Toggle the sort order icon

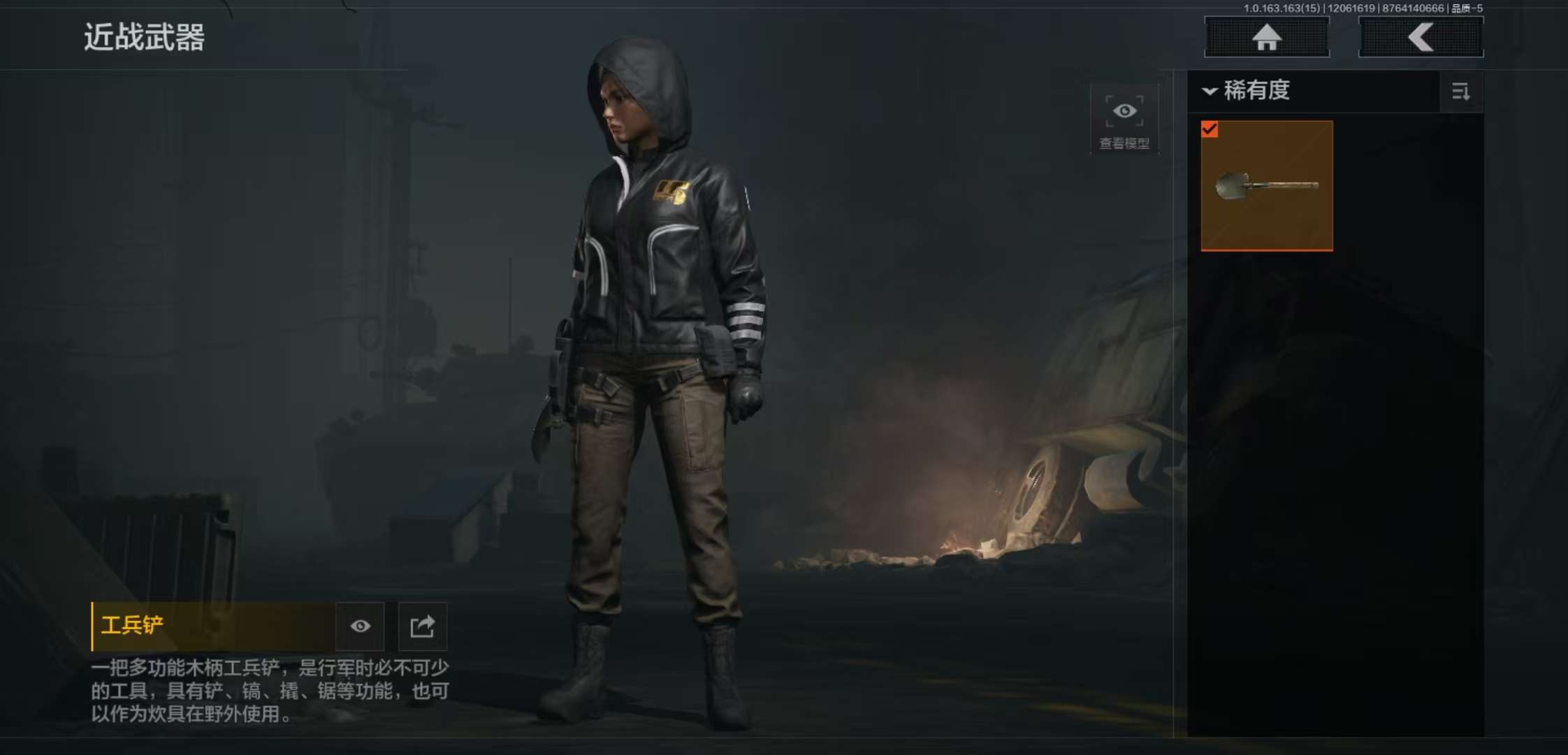point(1461,92)
